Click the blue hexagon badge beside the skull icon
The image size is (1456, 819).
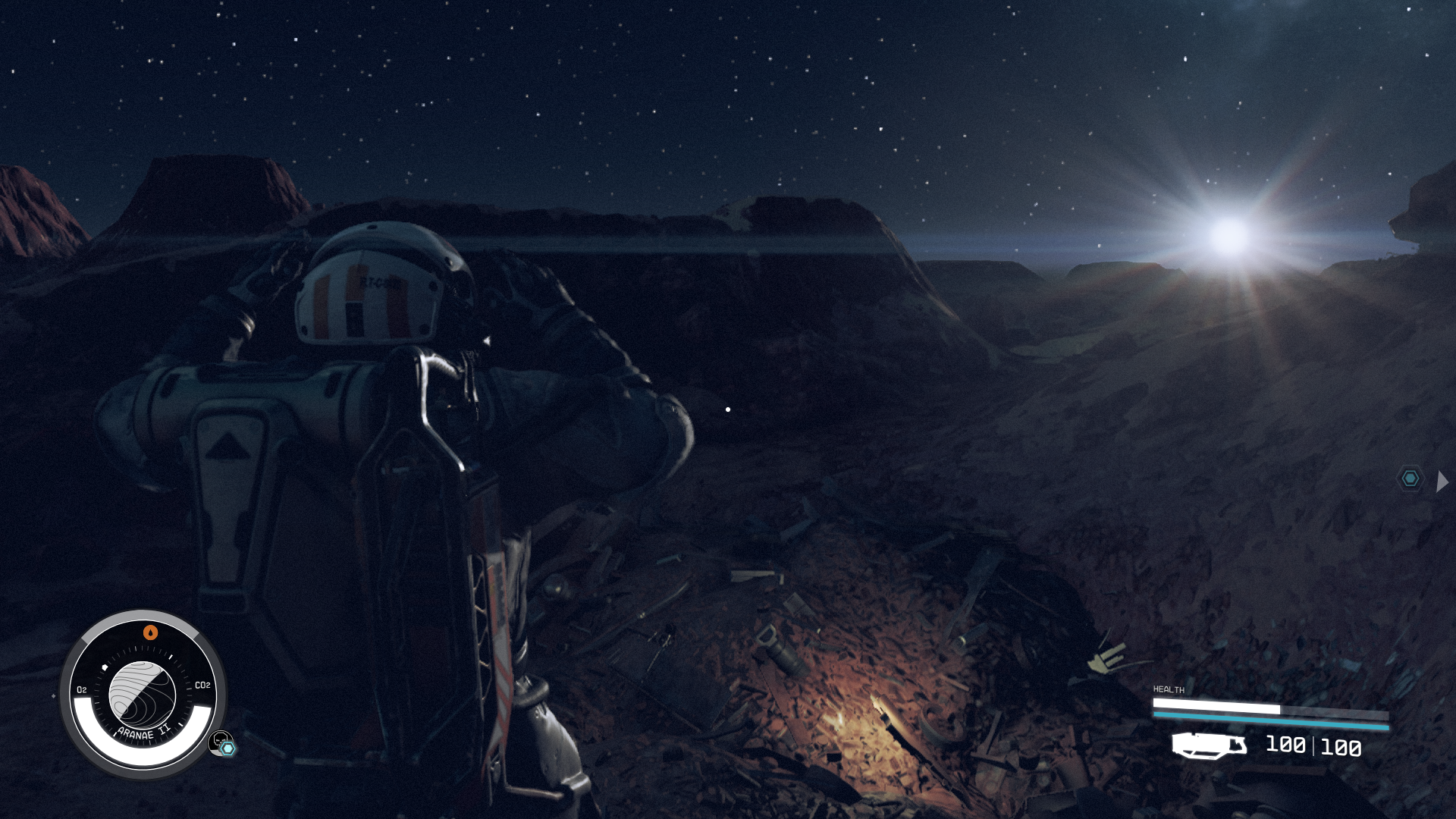(227, 748)
